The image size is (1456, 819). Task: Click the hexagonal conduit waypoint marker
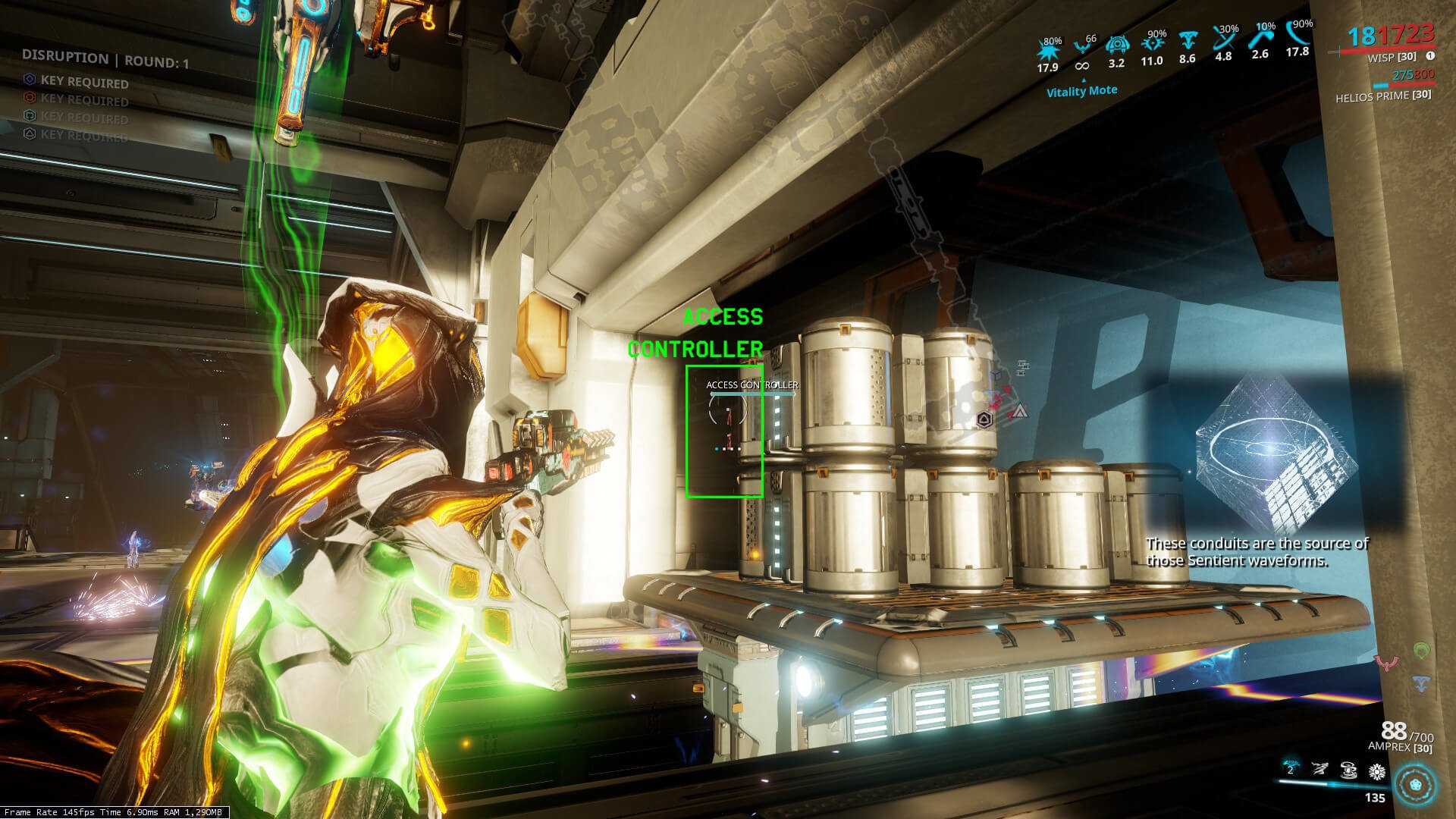point(984,419)
